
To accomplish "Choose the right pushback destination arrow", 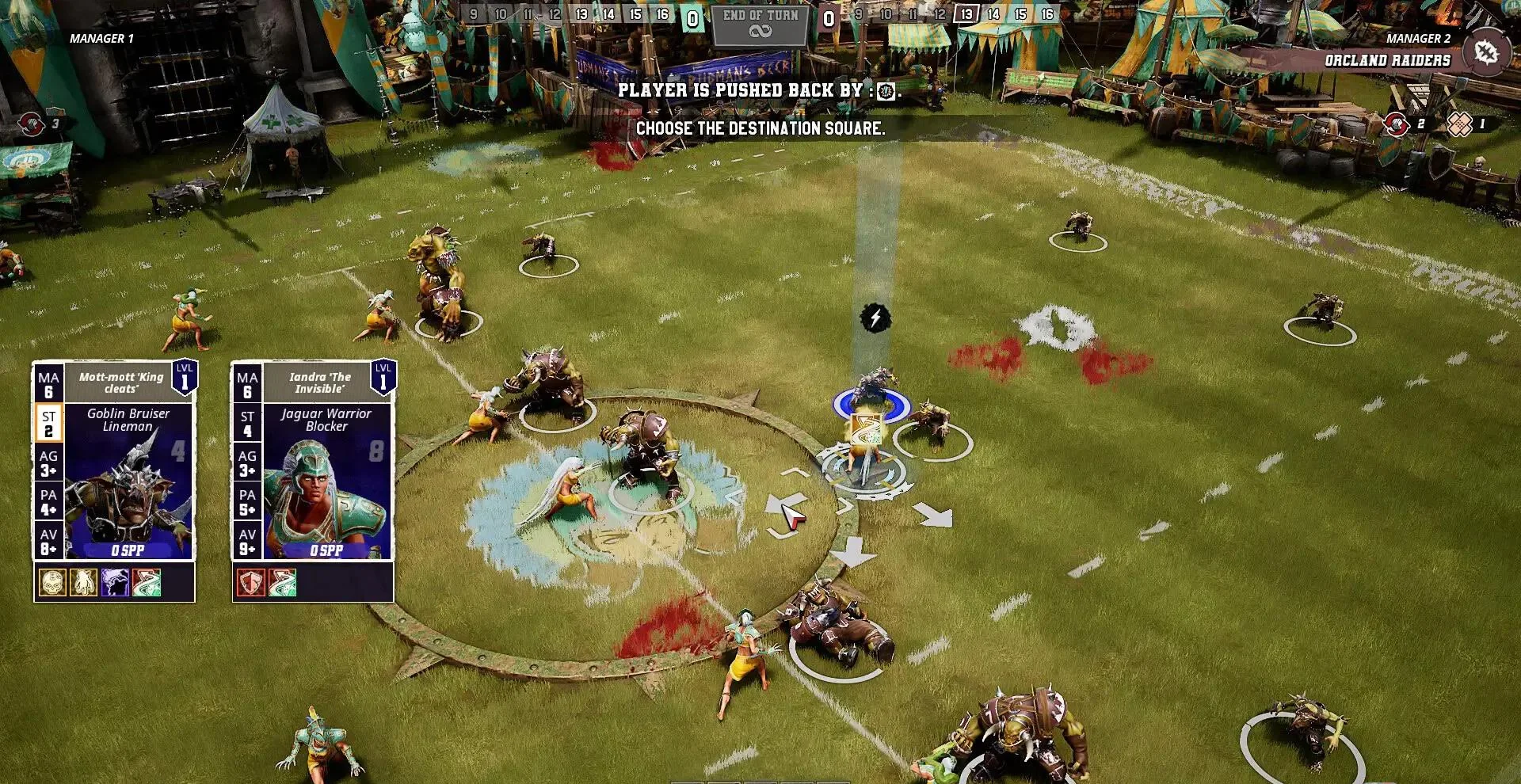I will click(934, 516).
